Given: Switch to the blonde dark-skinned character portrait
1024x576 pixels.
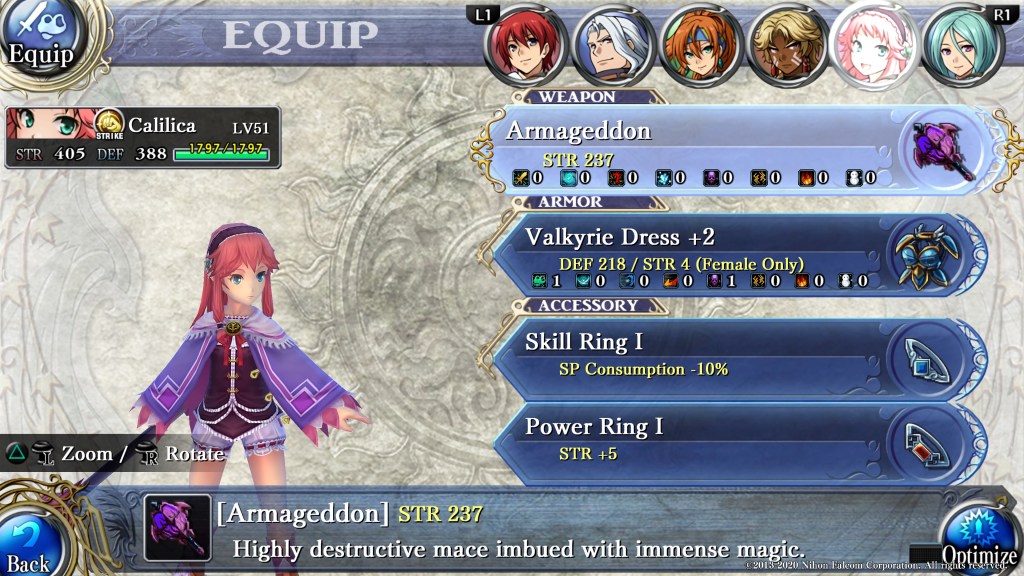Looking at the screenshot, I should tap(787, 46).
